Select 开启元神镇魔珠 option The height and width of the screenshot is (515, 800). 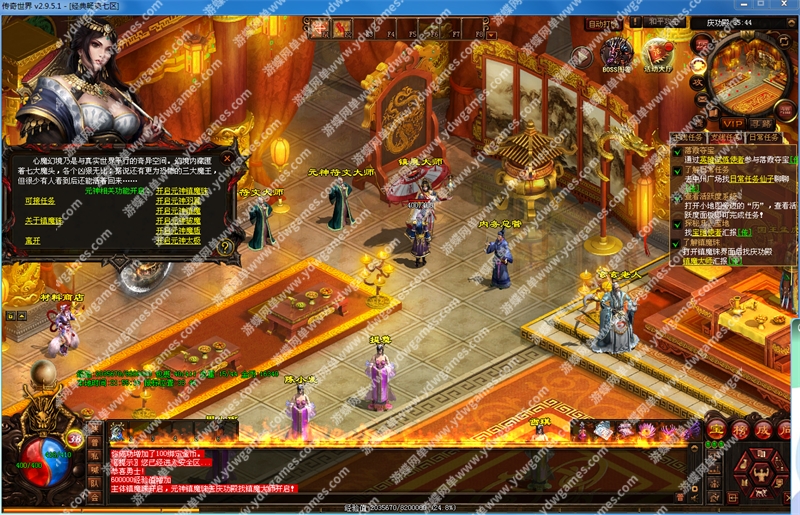click(x=181, y=190)
